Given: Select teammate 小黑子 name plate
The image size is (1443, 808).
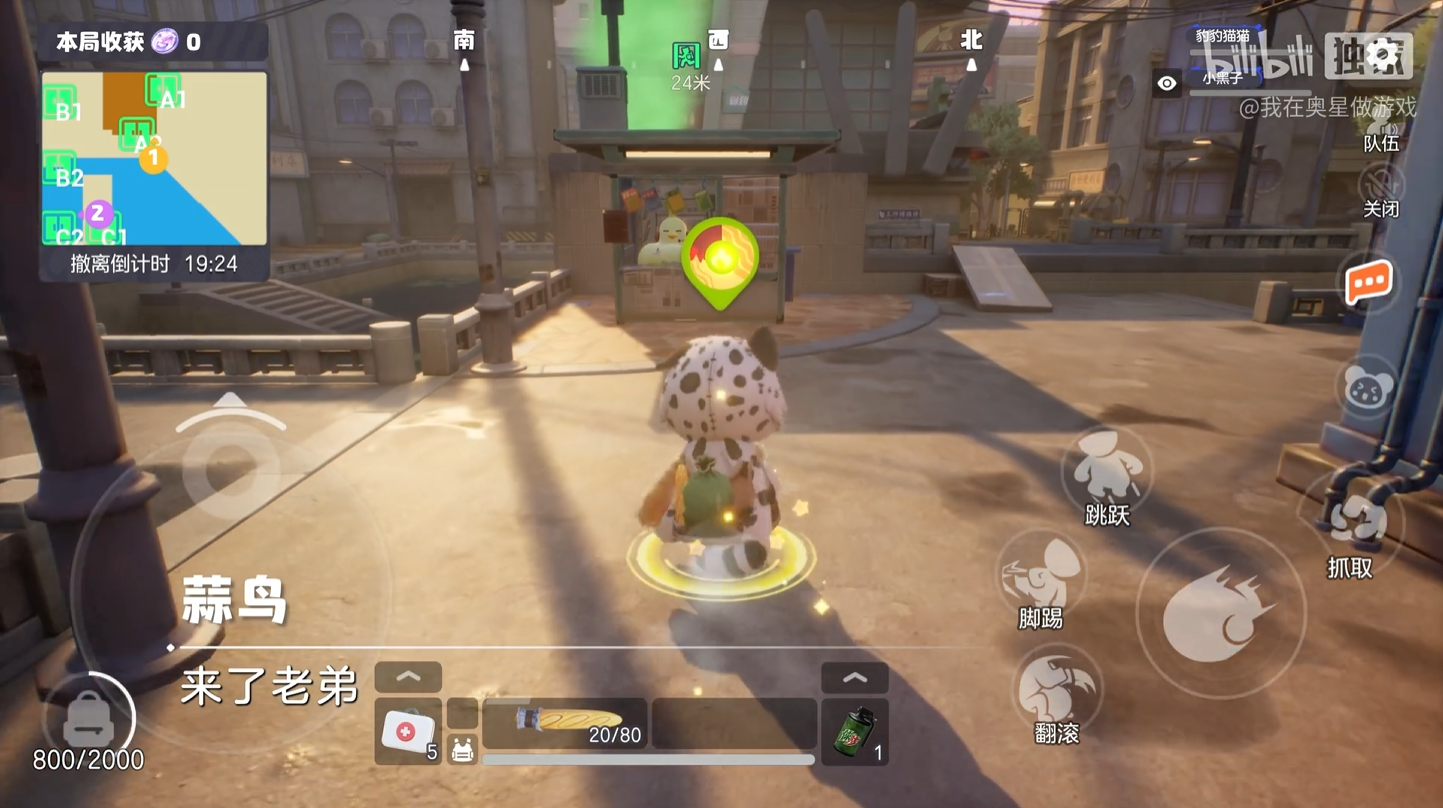Looking at the screenshot, I should [x=1224, y=79].
